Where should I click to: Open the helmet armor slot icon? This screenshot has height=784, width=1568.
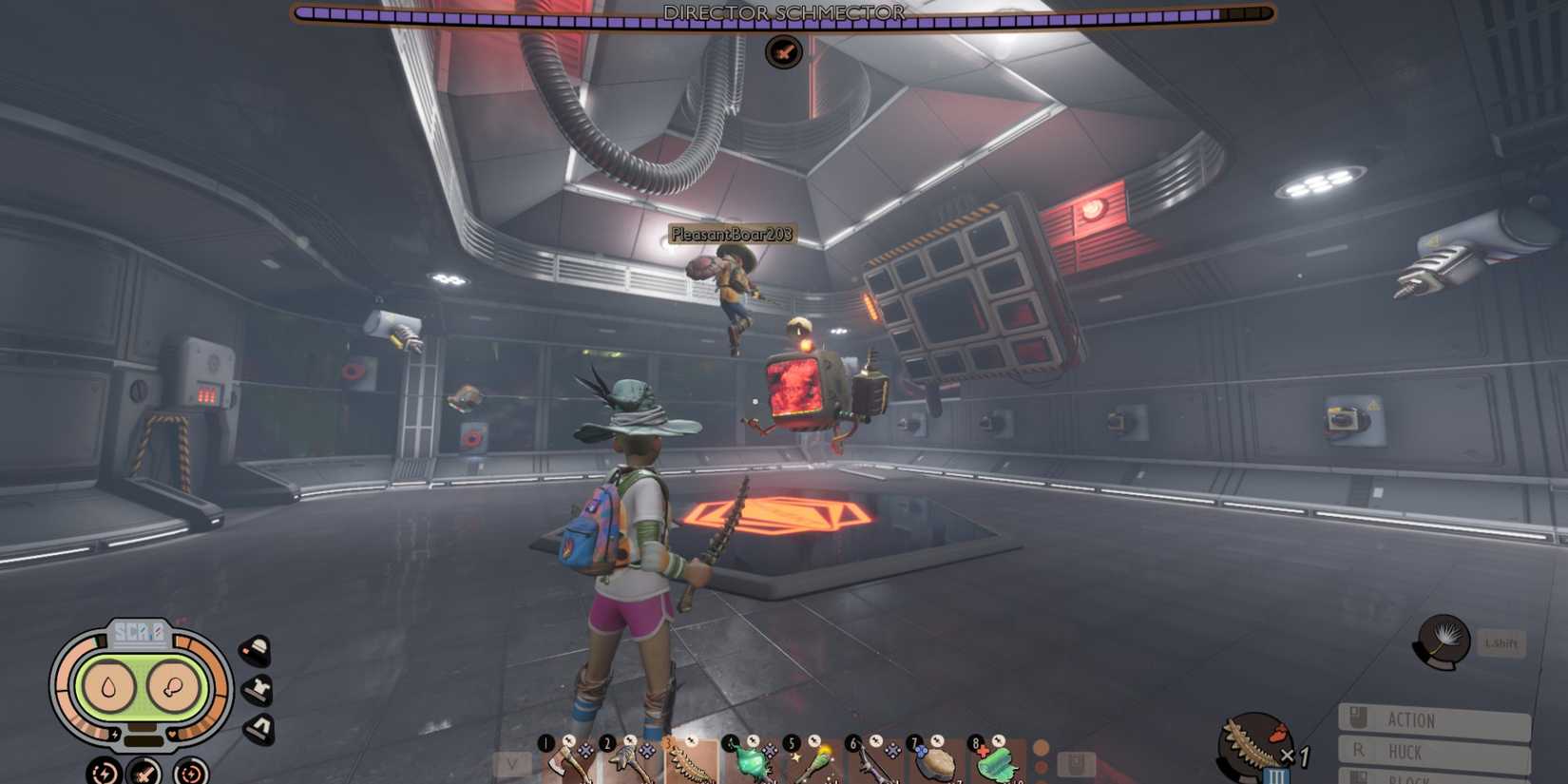255,649
